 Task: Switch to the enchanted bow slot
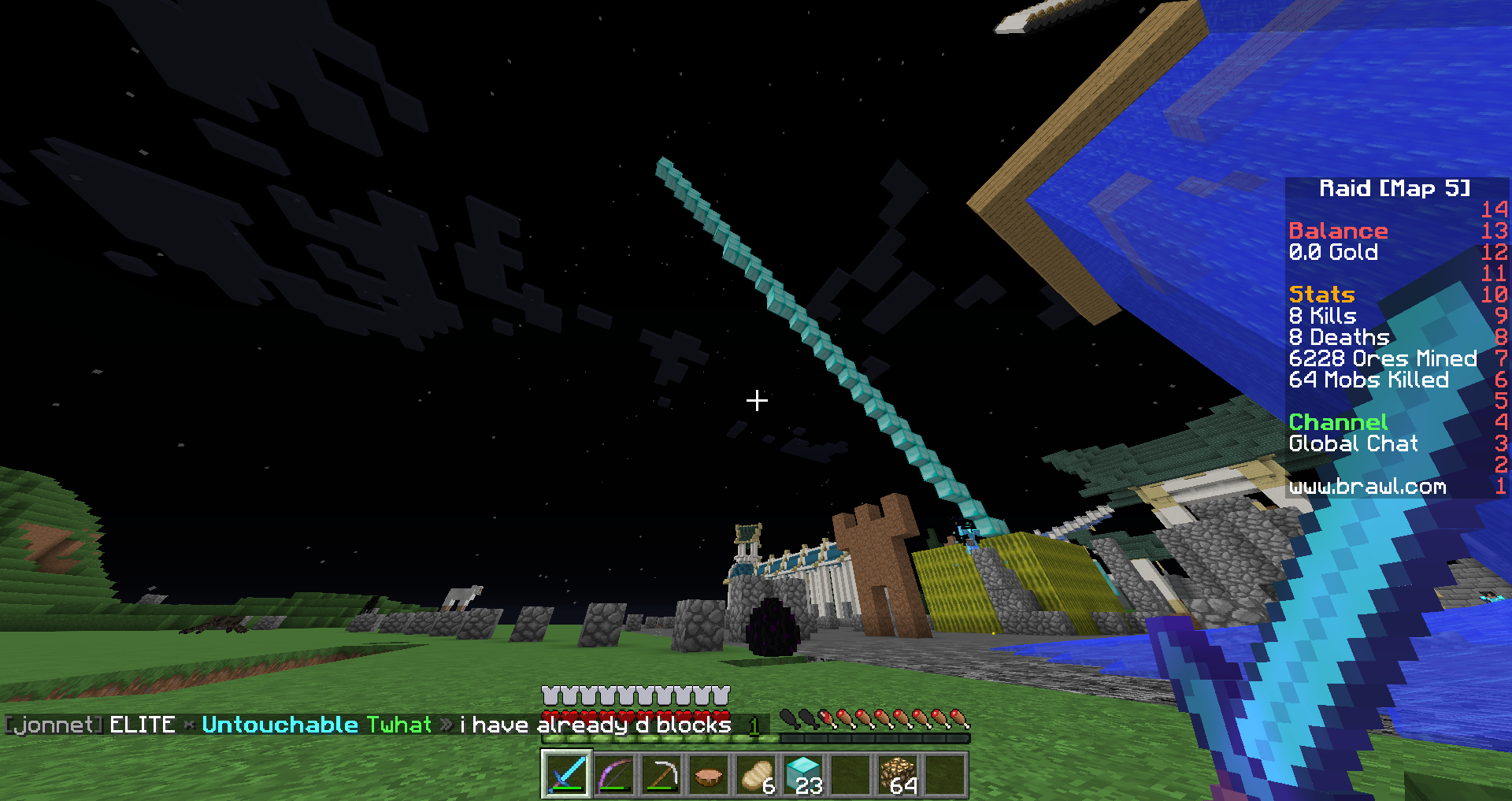(613, 775)
